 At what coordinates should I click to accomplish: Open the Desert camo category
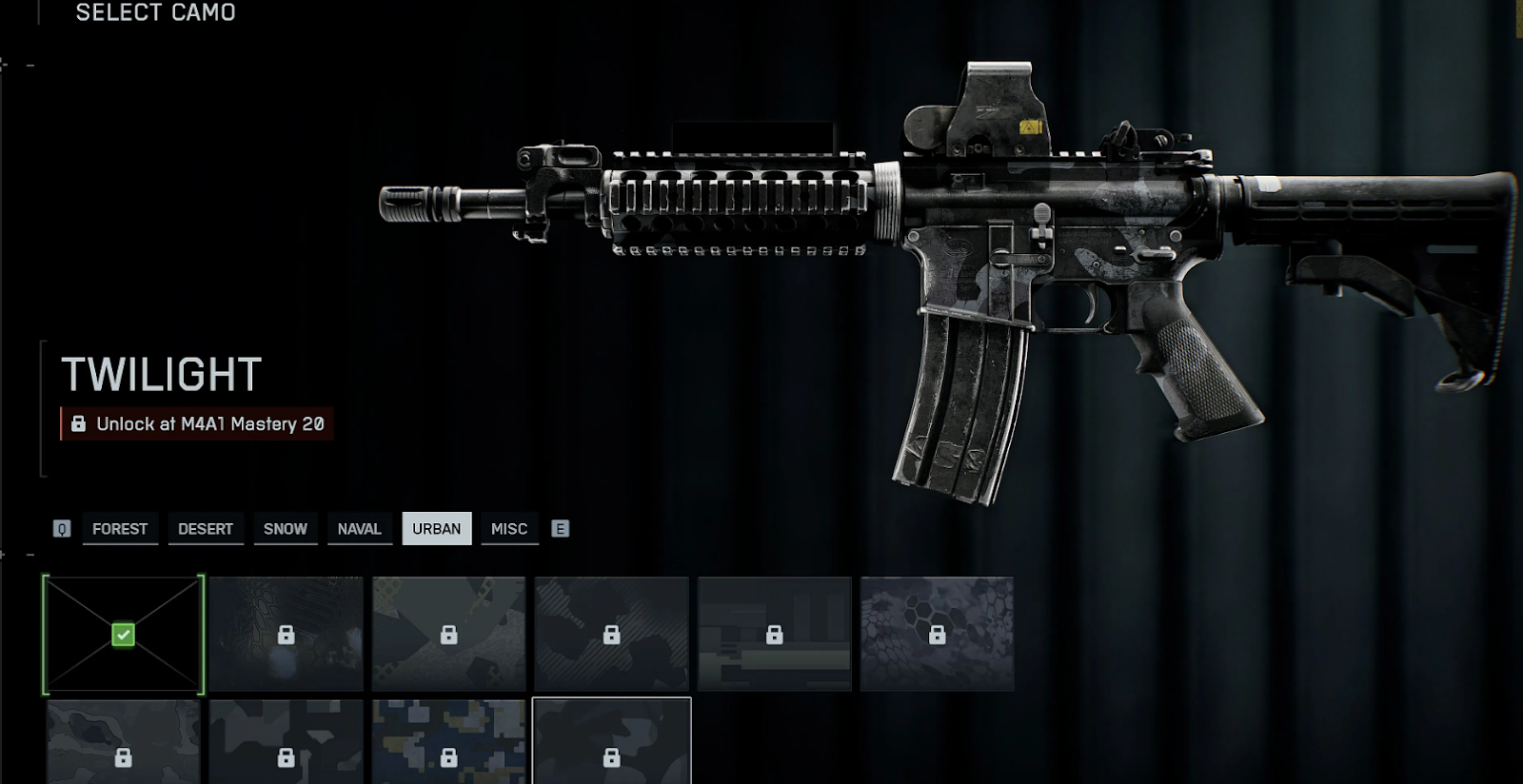click(x=206, y=529)
